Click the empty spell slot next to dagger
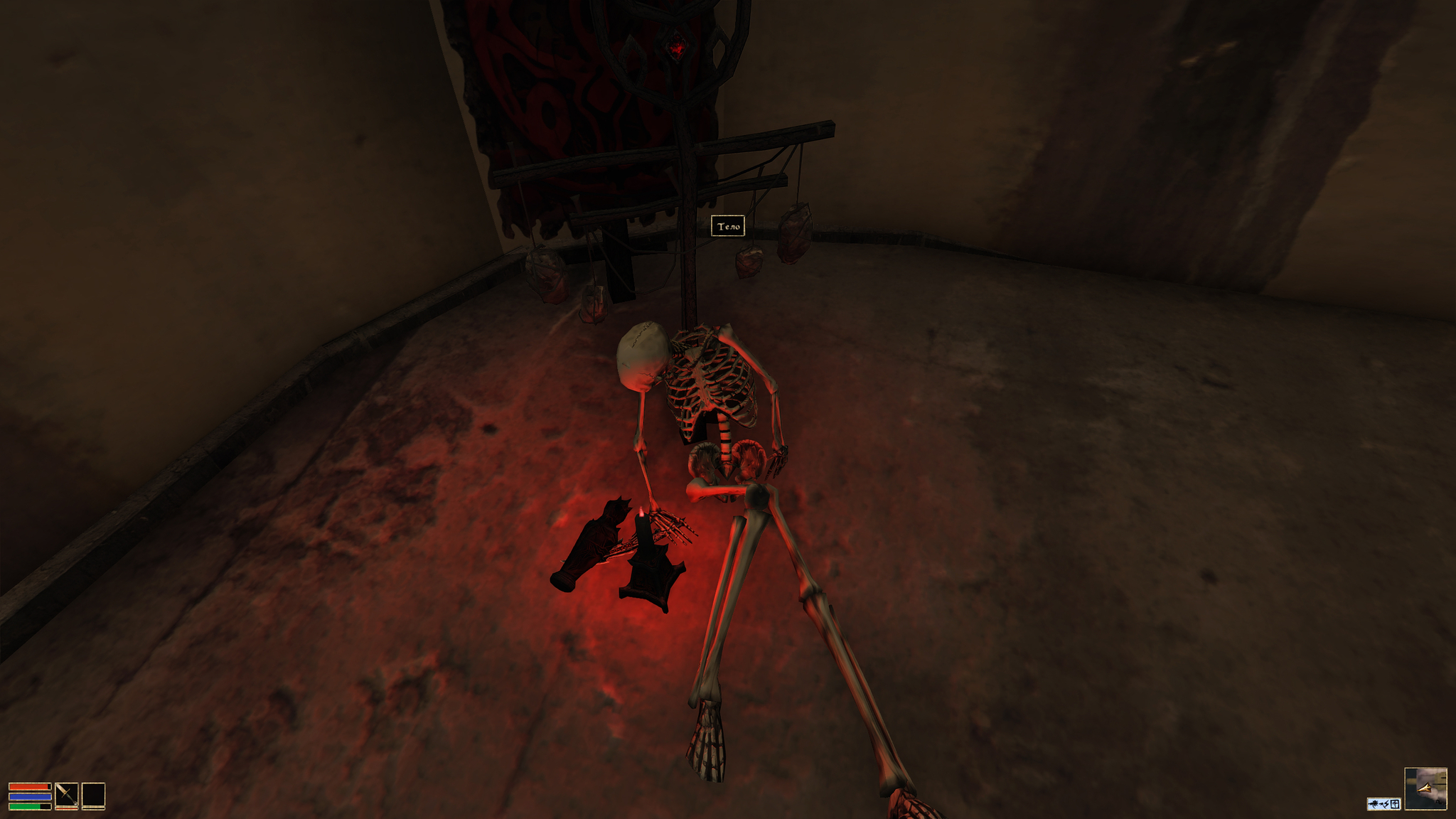 tap(93, 795)
